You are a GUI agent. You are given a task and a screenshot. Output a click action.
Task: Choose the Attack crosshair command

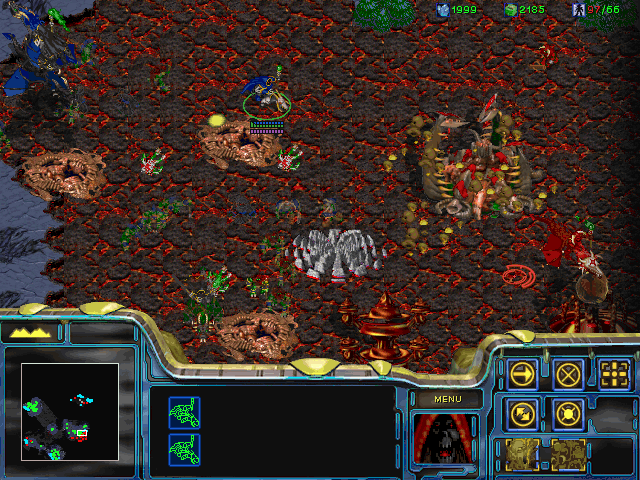pyautogui.click(x=614, y=374)
